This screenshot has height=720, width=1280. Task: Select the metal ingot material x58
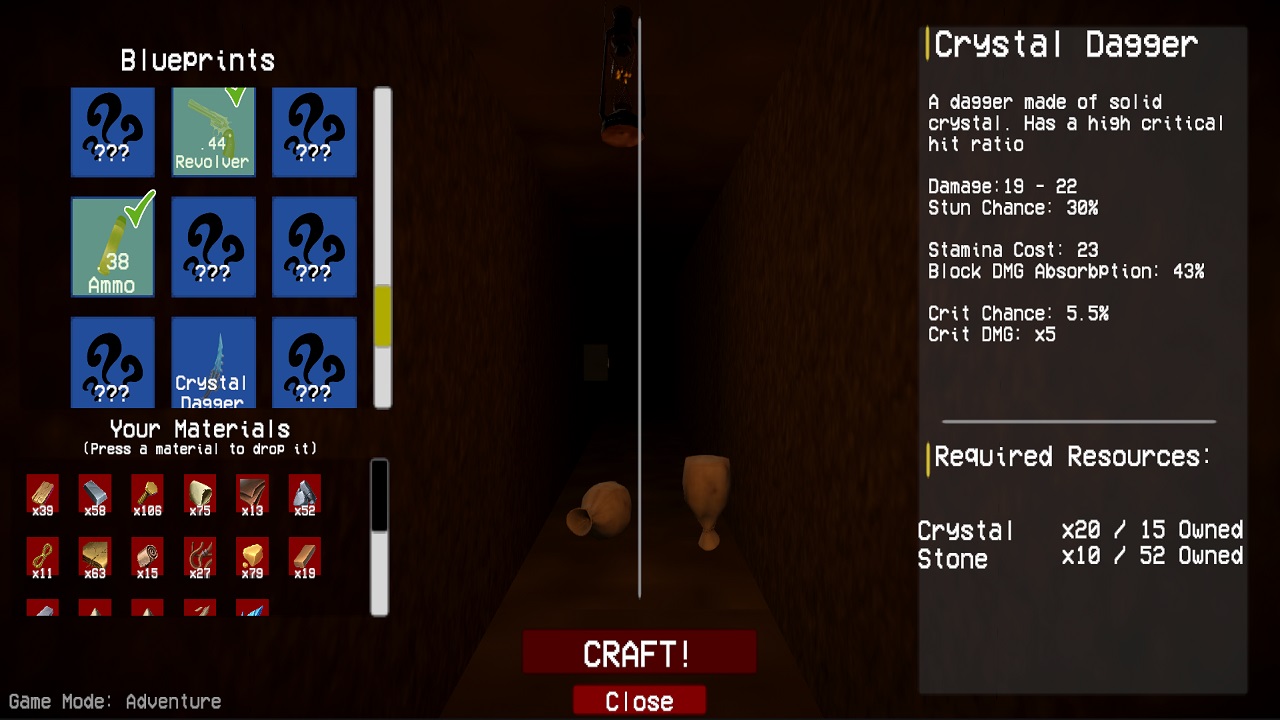click(93, 493)
